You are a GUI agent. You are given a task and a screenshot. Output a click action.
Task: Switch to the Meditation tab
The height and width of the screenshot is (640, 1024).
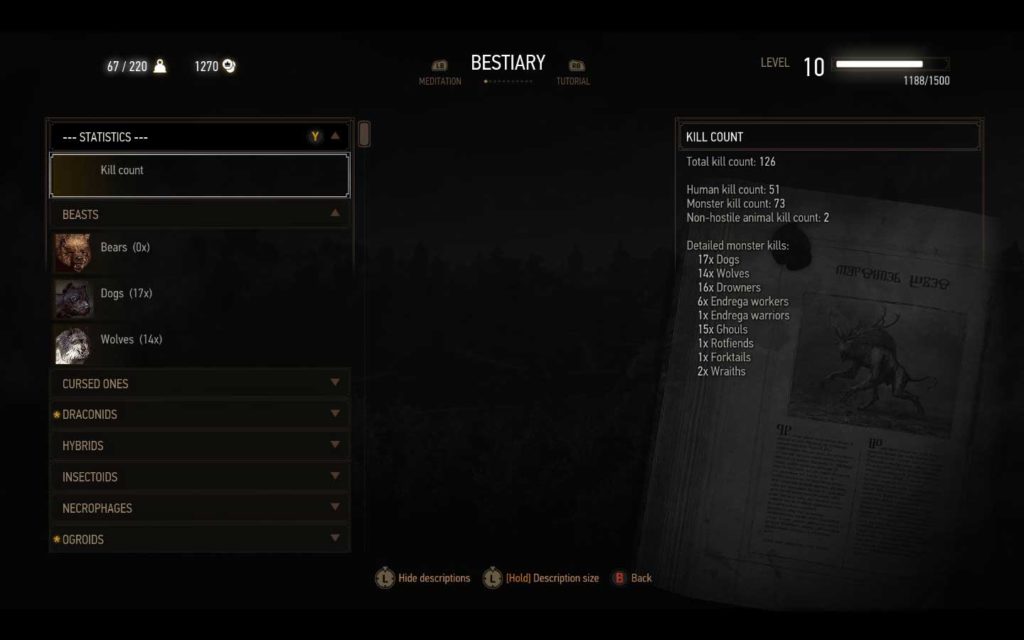click(440, 74)
